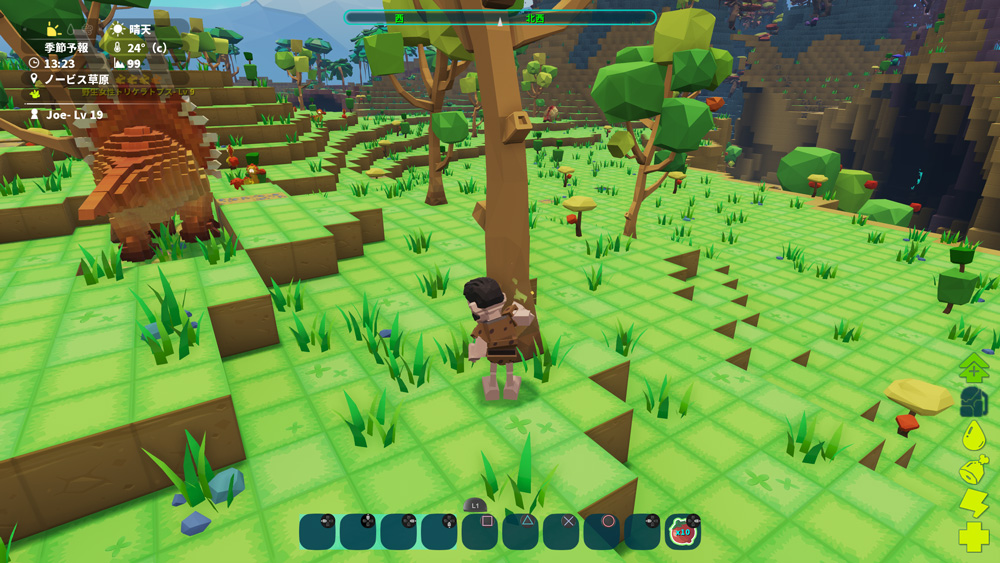Viewport: 1000px width, 563px height.
Task: Click the water droplet thirst icon
Action: (974, 436)
